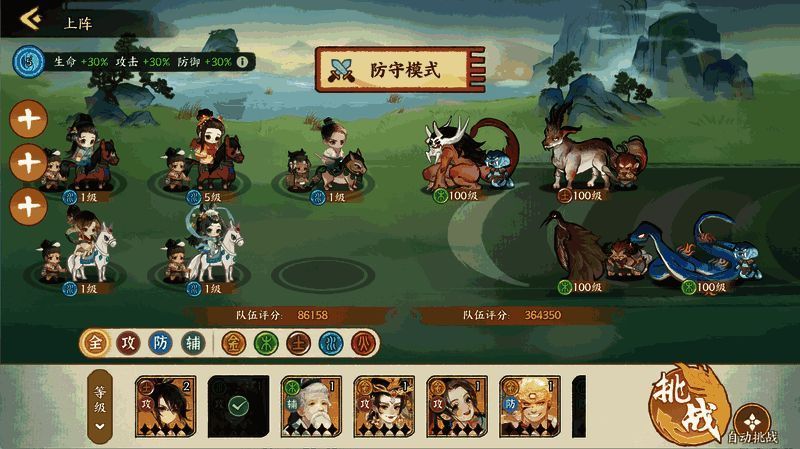
Task: Filter heroes by 防 defense type
Action: (x=160, y=343)
